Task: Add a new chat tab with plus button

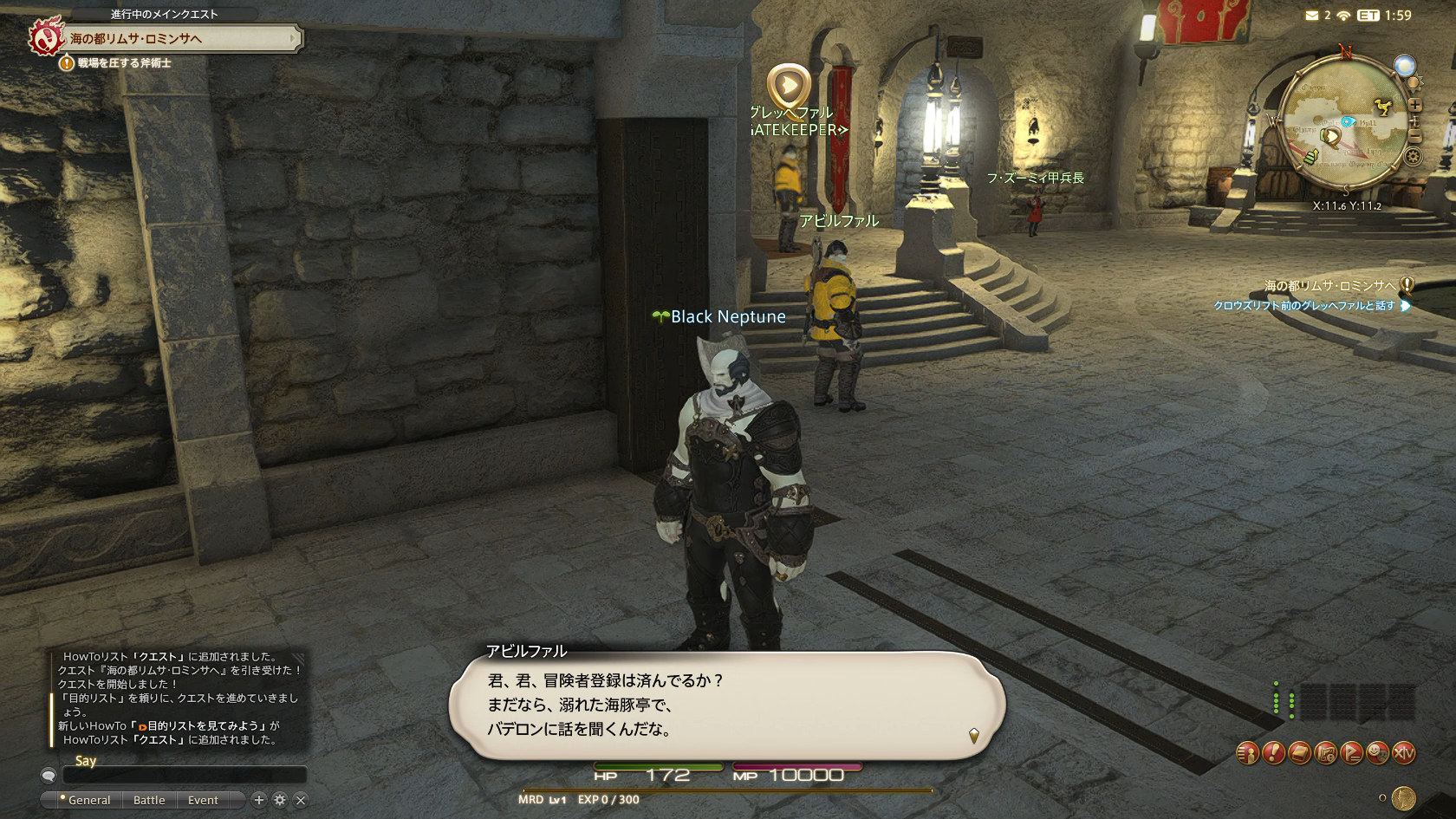Action: [x=258, y=800]
